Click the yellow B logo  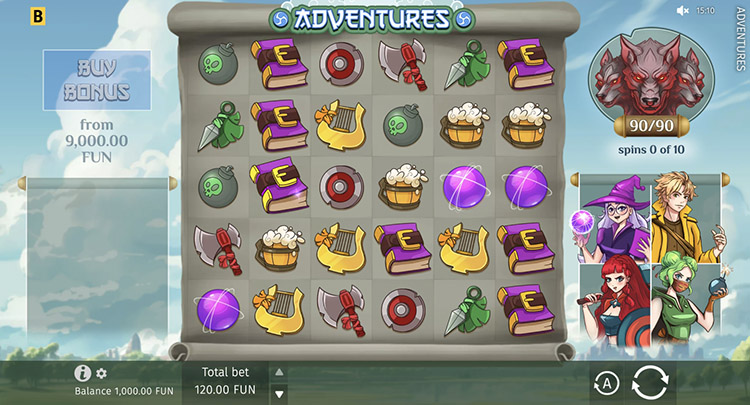pyautogui.click(x=38, y=16)
